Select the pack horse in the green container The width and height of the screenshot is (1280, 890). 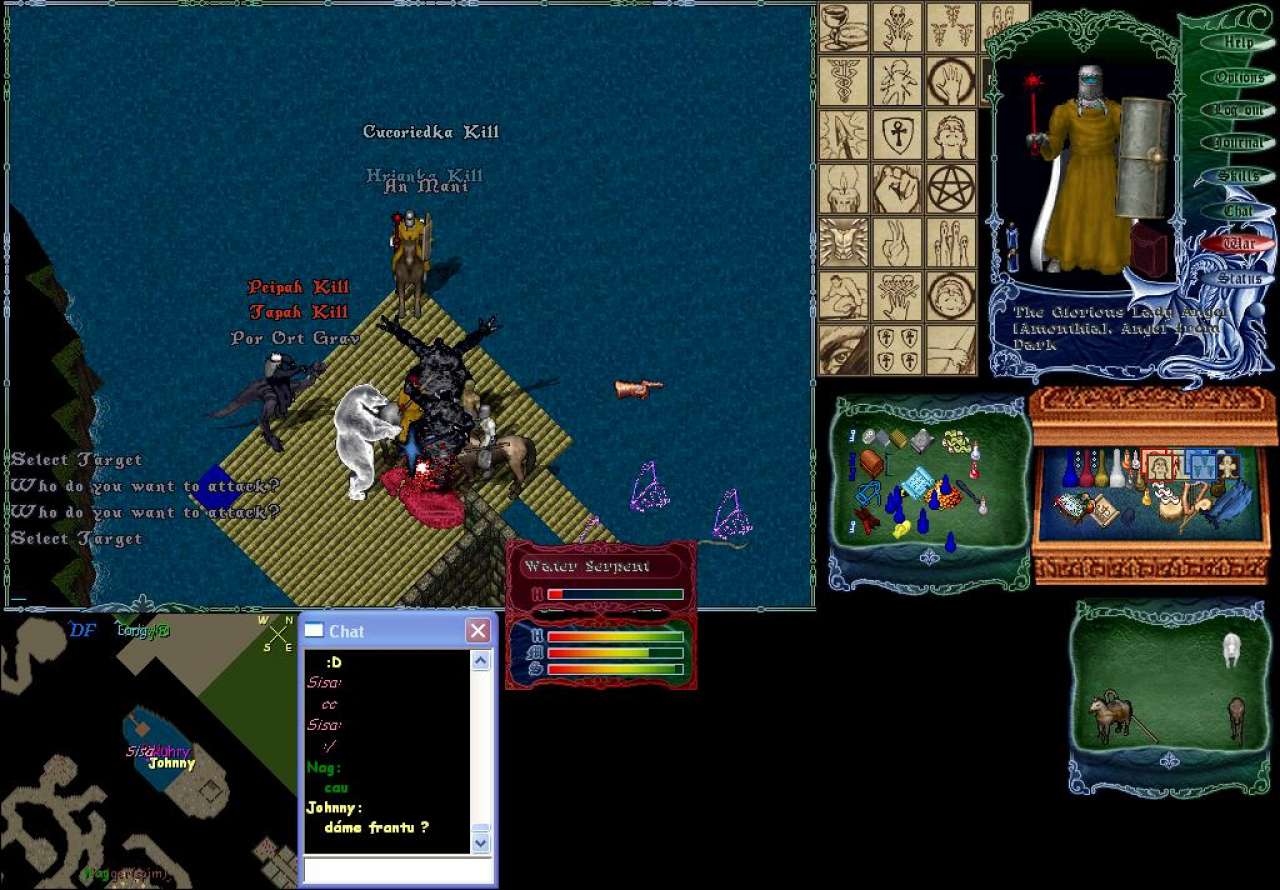click(x=1111, y=716)
